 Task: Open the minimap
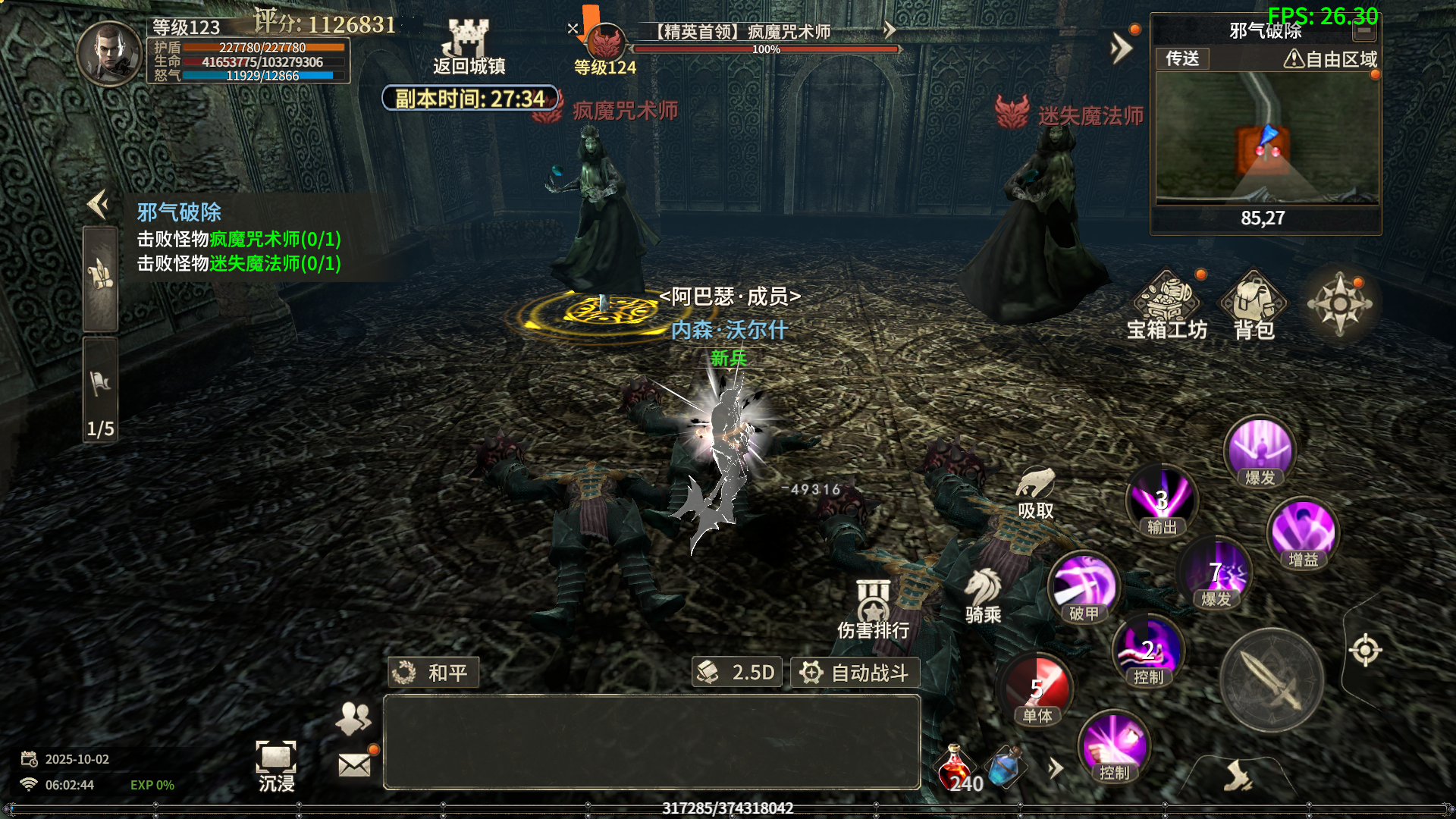[x=1266, y=139]
